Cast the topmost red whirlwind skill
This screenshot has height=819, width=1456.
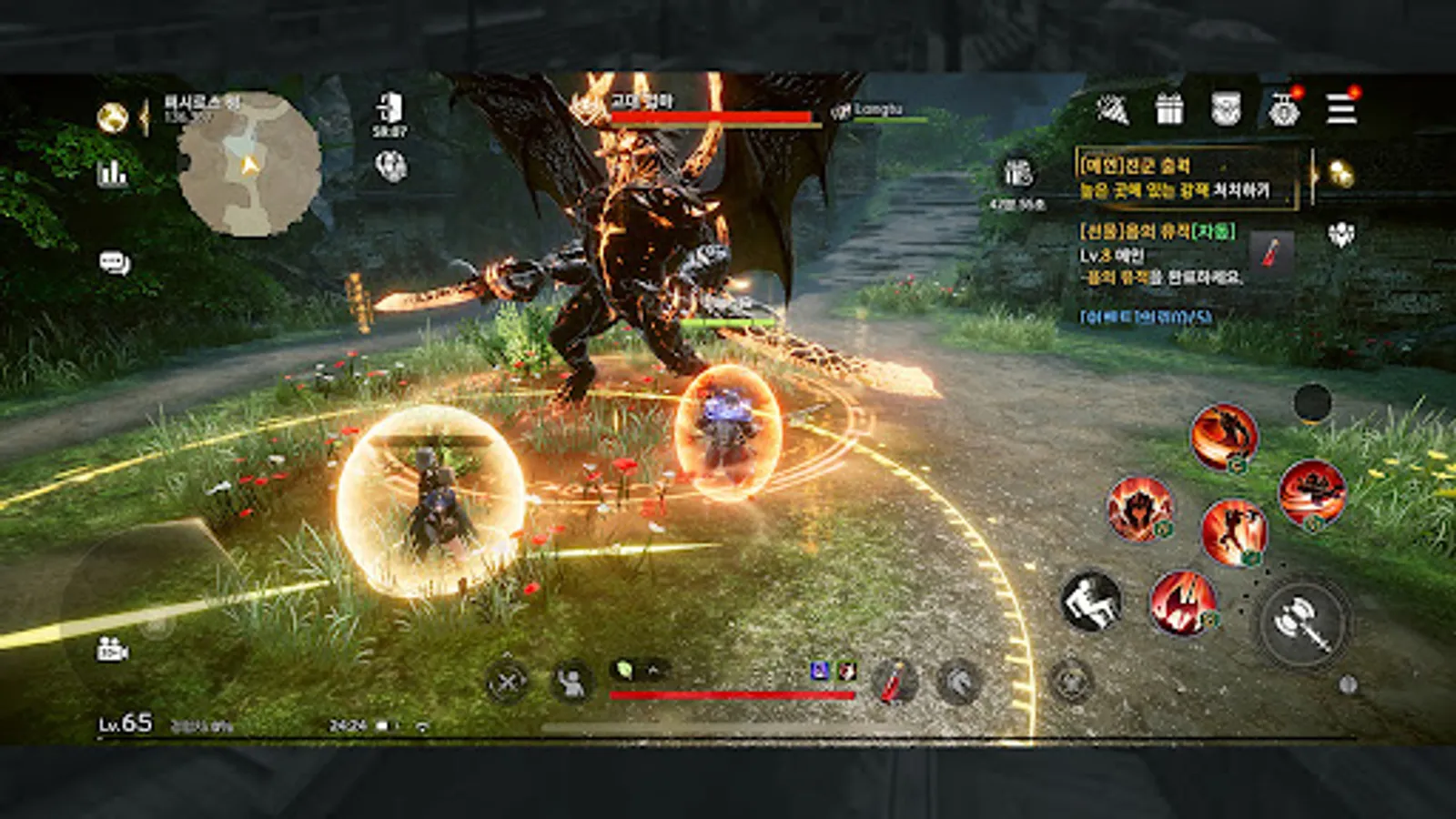pos(1224,438)
